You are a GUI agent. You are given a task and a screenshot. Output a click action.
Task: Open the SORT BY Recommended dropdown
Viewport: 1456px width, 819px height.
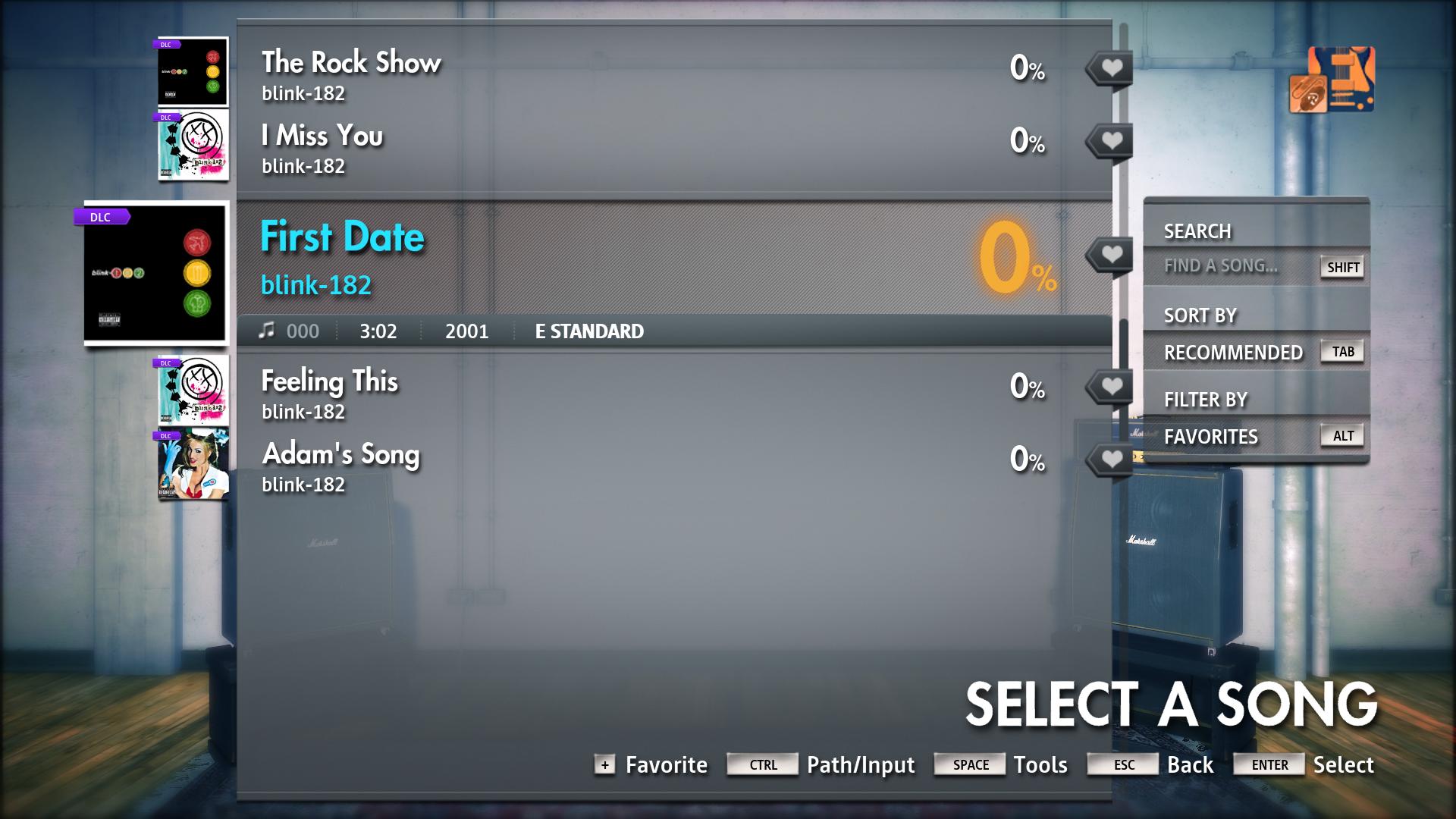pyautogui.click(x=1235, y=351)
